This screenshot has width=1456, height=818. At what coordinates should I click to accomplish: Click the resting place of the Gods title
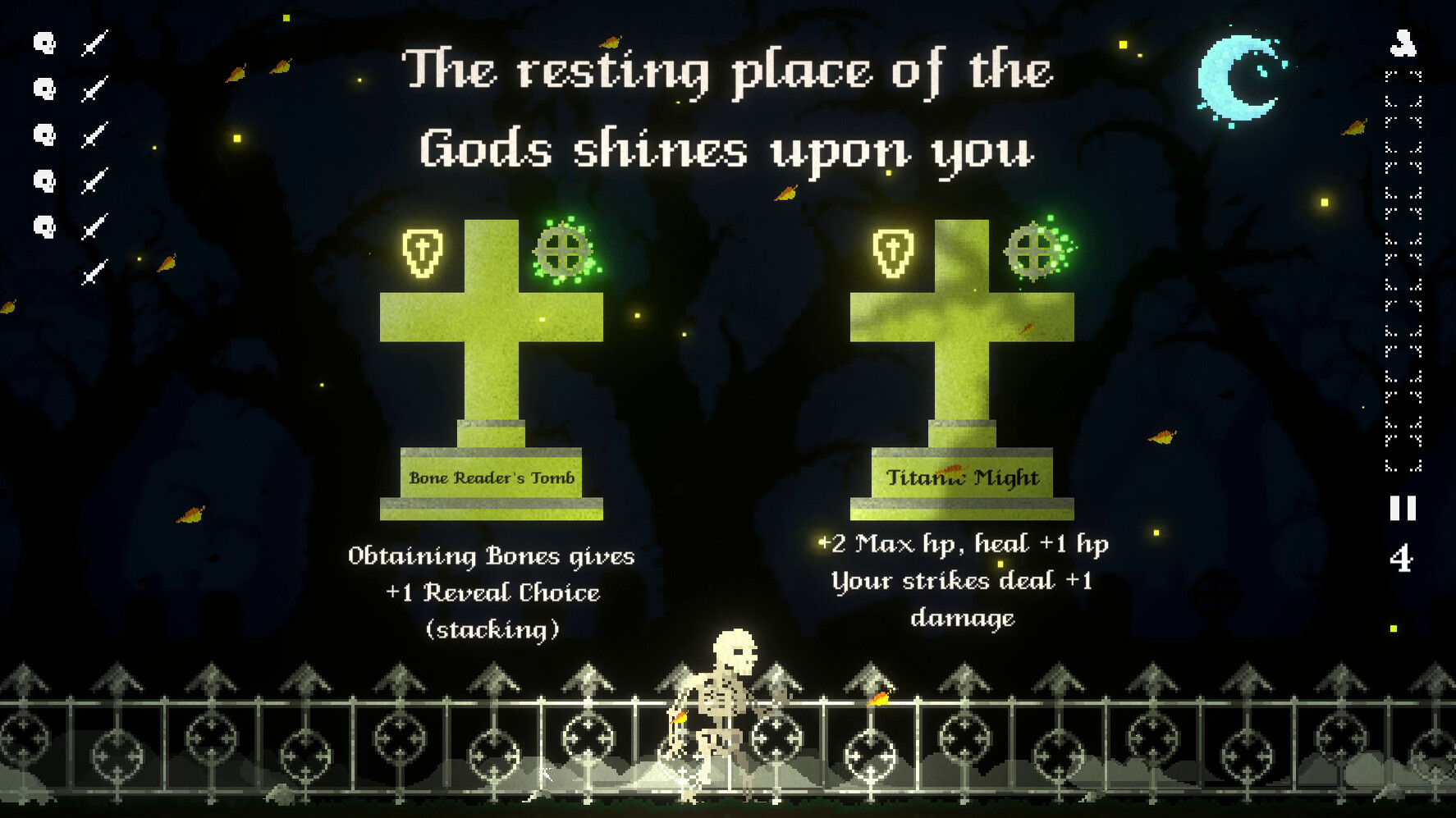click(726, 111)
